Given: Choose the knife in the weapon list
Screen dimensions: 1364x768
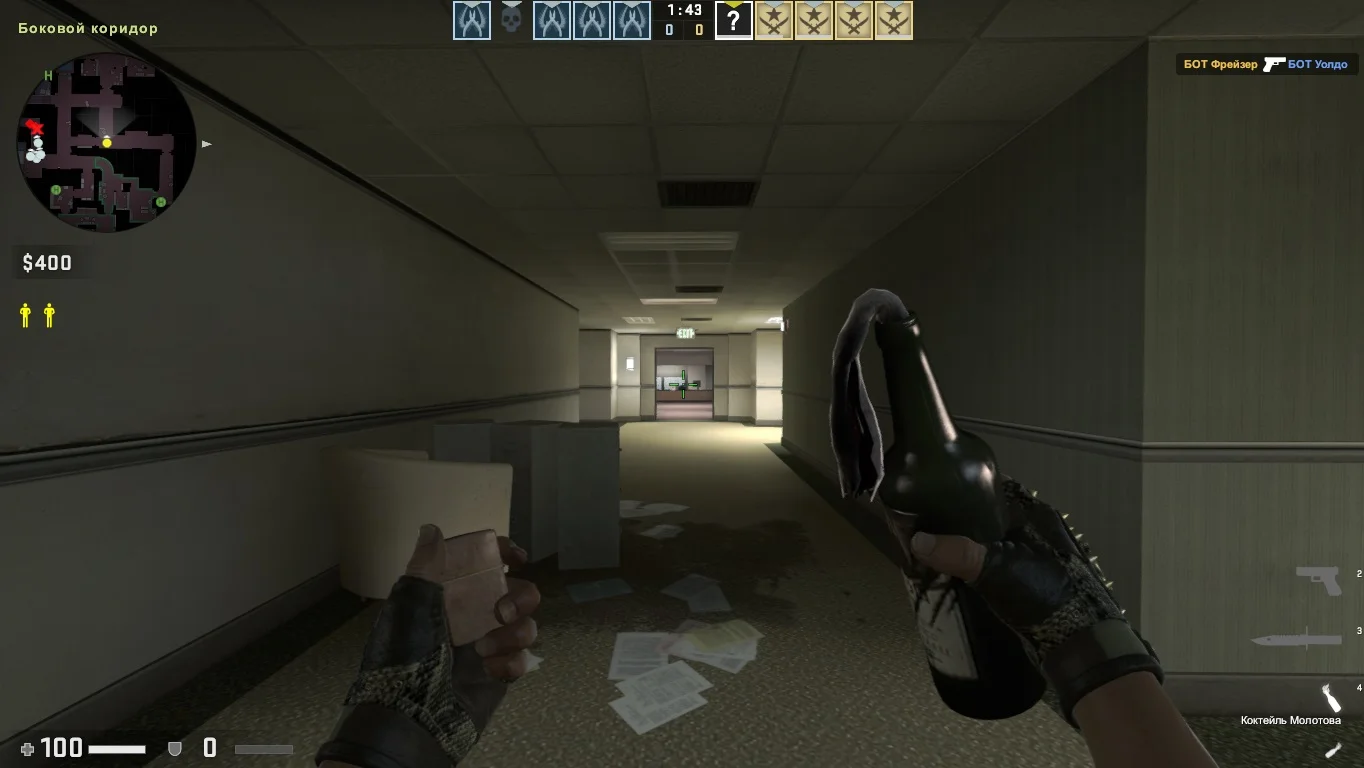Looking at the screenshot, I should (x=1296, y=638).
